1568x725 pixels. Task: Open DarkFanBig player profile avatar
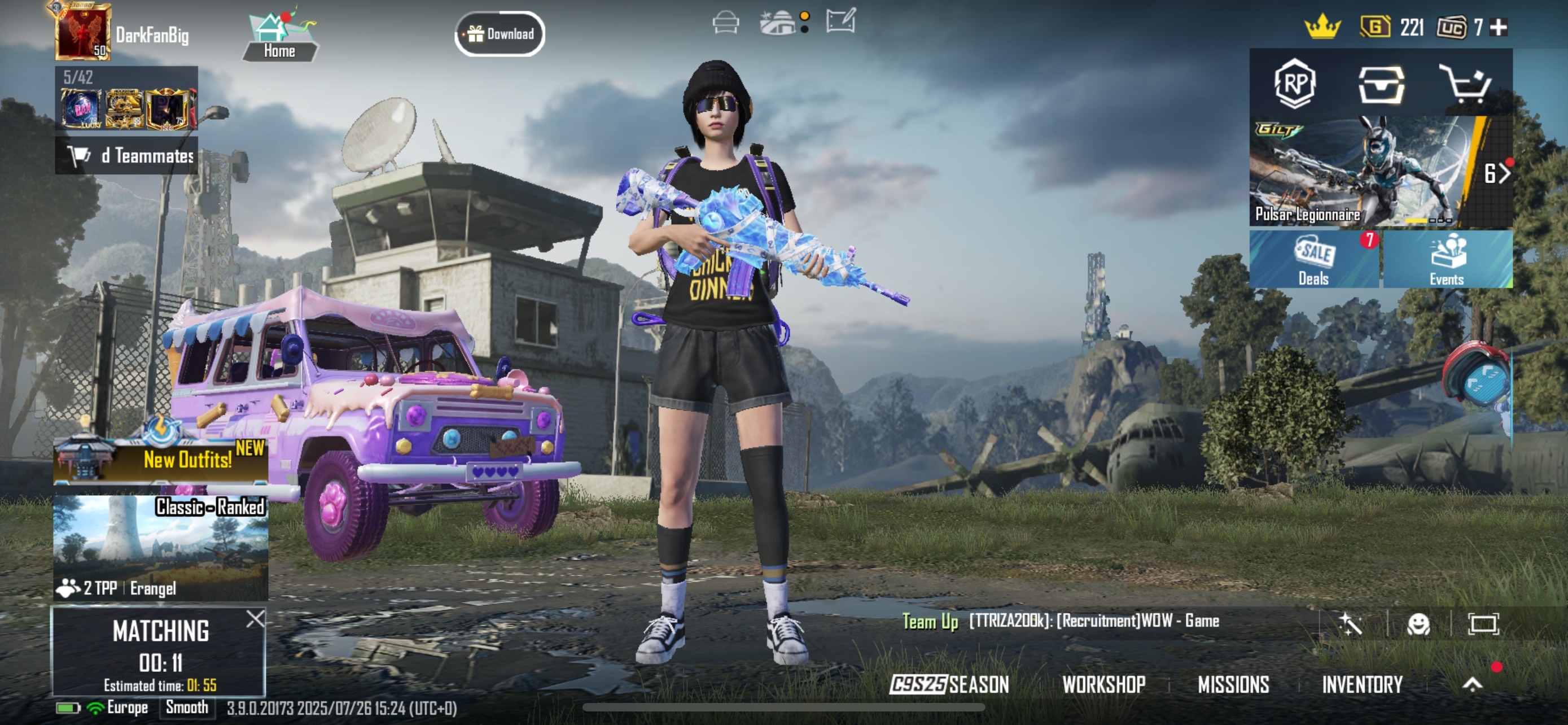click(83, 33)
